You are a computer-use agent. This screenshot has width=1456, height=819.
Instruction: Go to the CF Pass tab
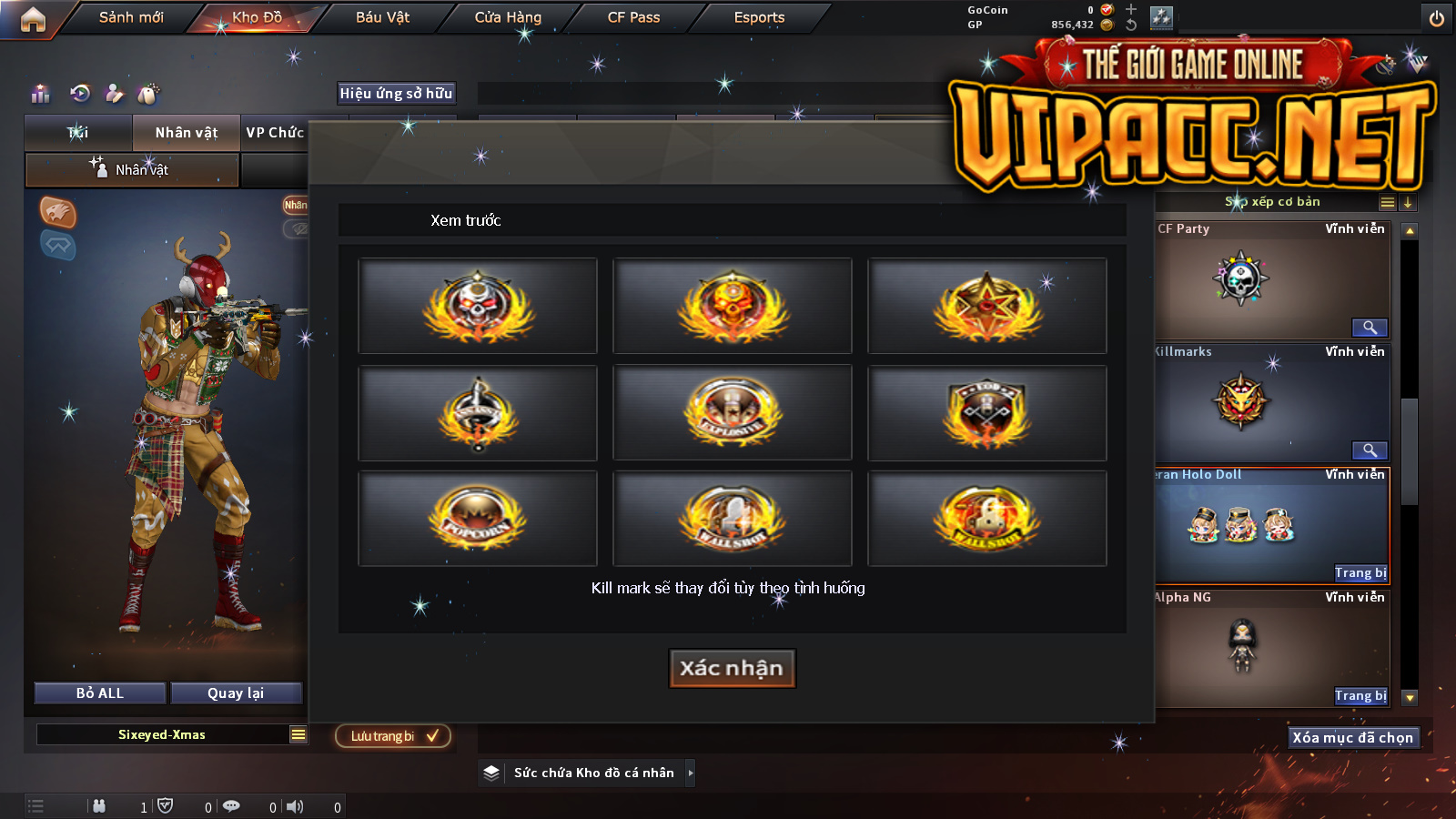pyautogui.click(x=633, y=17)
